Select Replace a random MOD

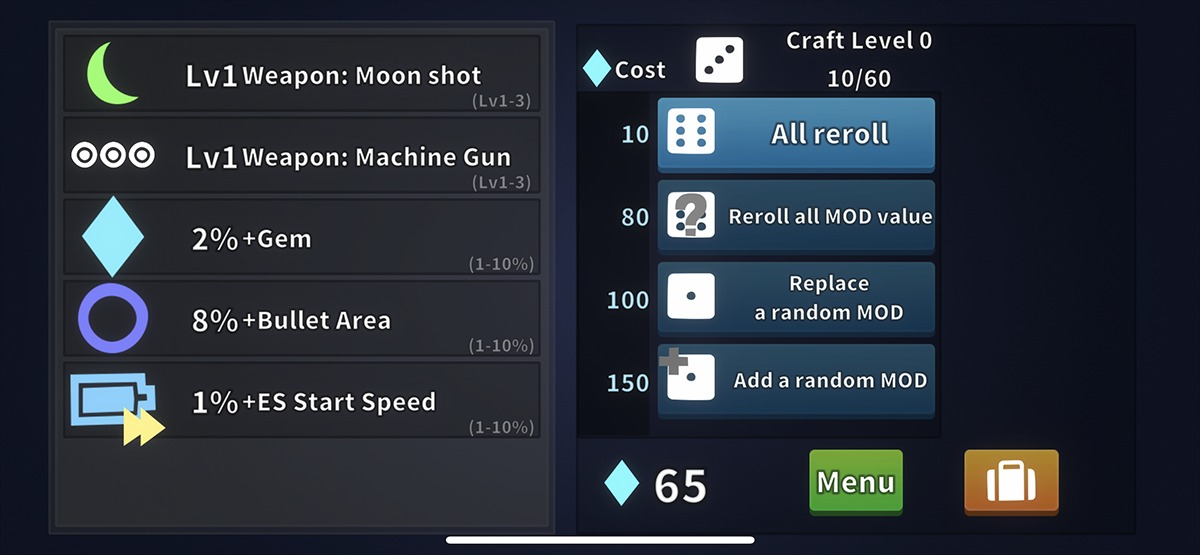tap(796, 298)
